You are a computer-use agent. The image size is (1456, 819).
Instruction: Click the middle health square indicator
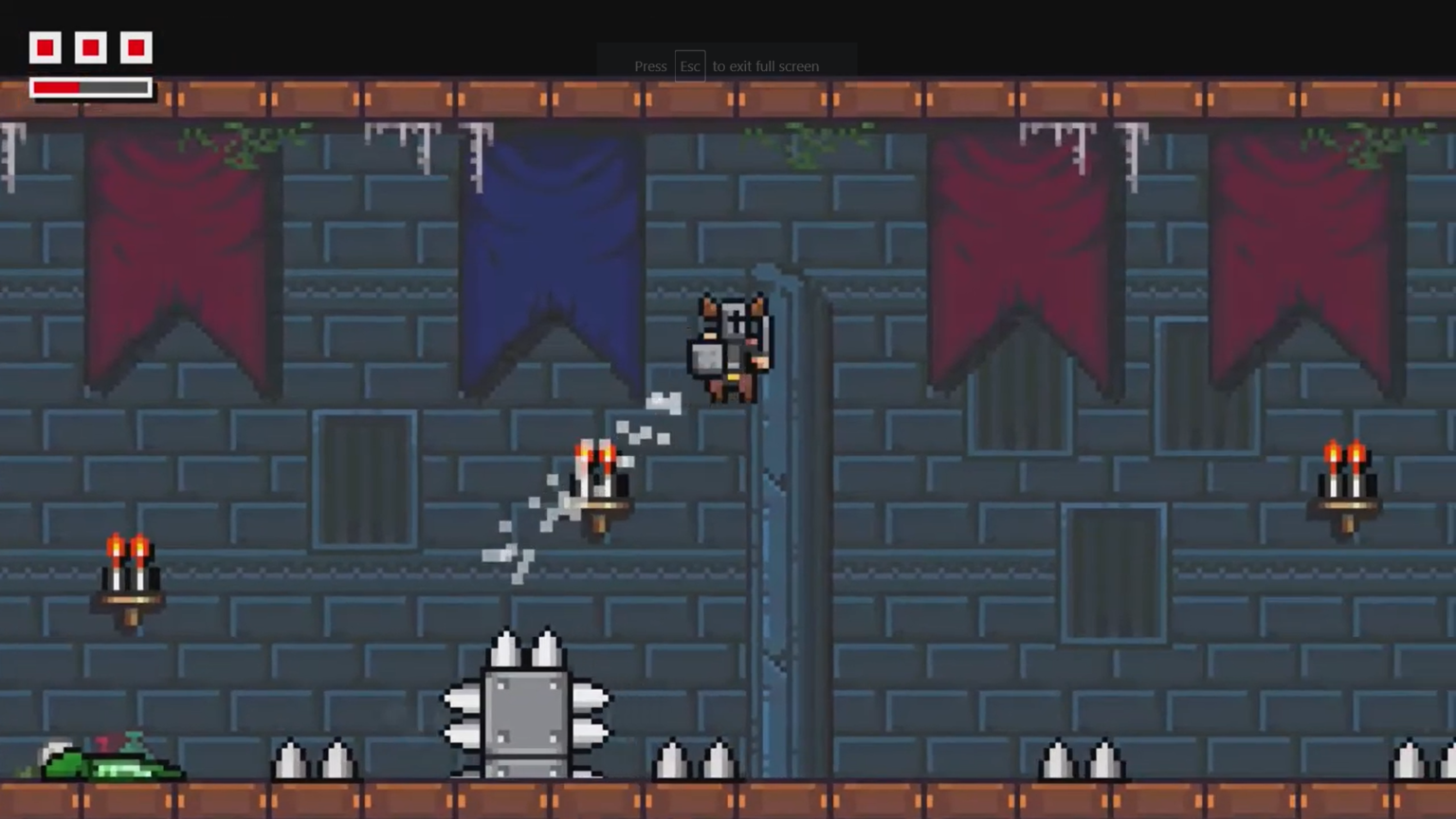[90, 47]
